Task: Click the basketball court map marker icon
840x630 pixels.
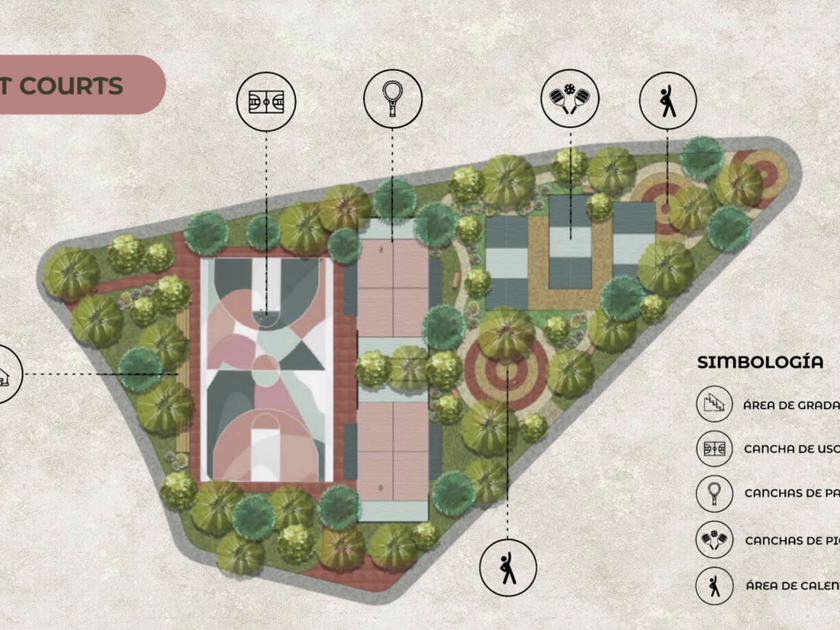Action: [x=267, y=99]
